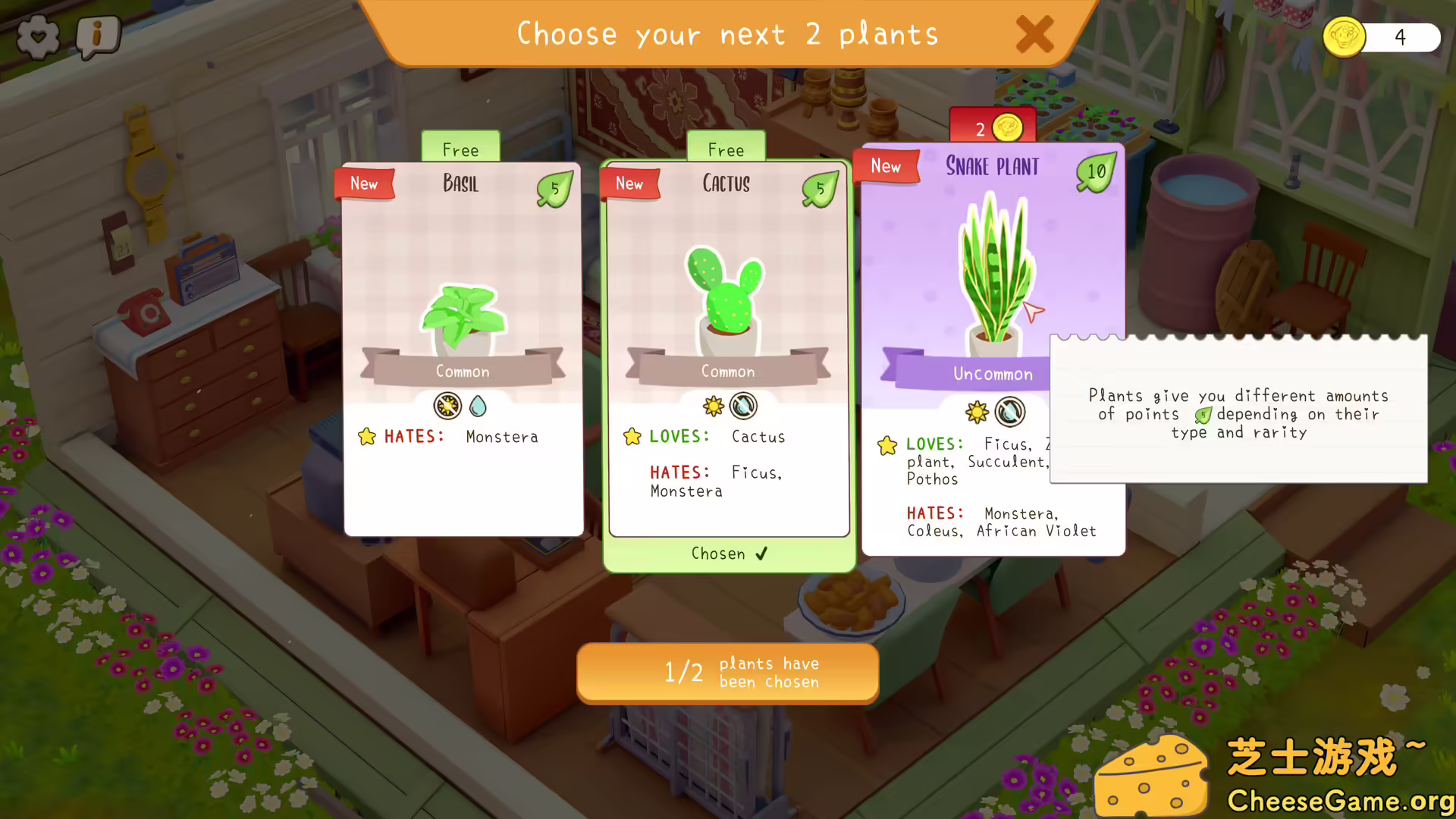Click the info speech bubble icon
Viewport: 1456px width, 819px height.
click(97, 36)
